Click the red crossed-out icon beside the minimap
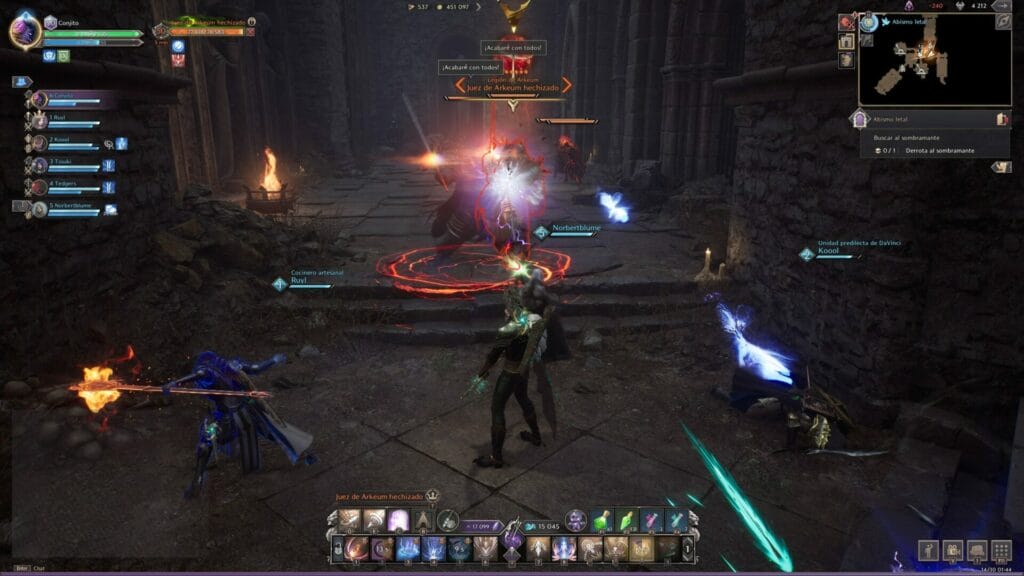 (847, 22)
